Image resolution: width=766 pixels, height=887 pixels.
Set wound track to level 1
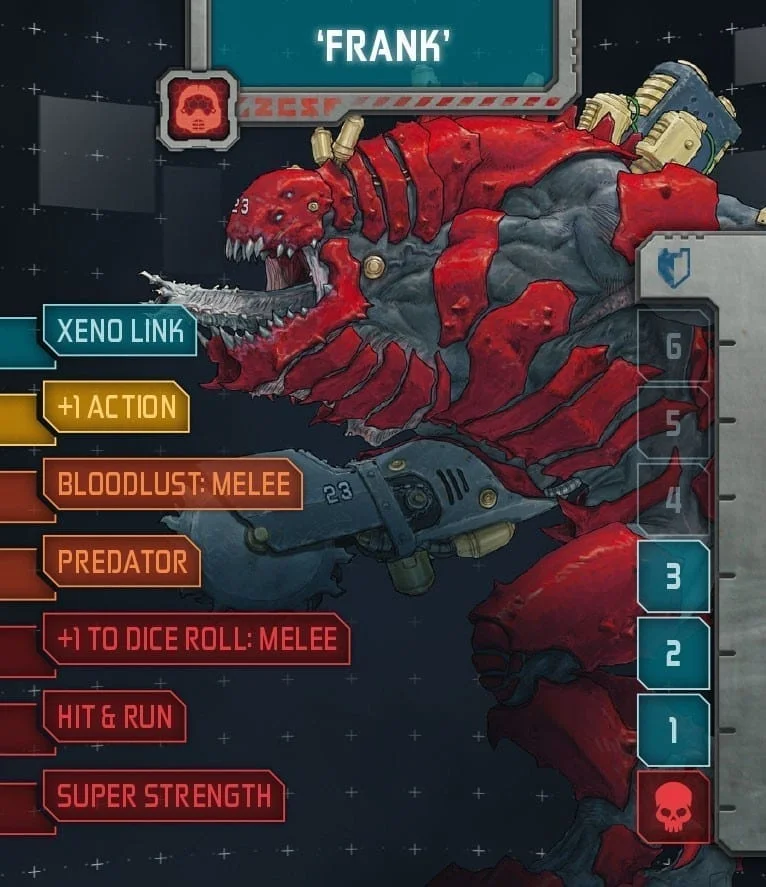(673, 730)
